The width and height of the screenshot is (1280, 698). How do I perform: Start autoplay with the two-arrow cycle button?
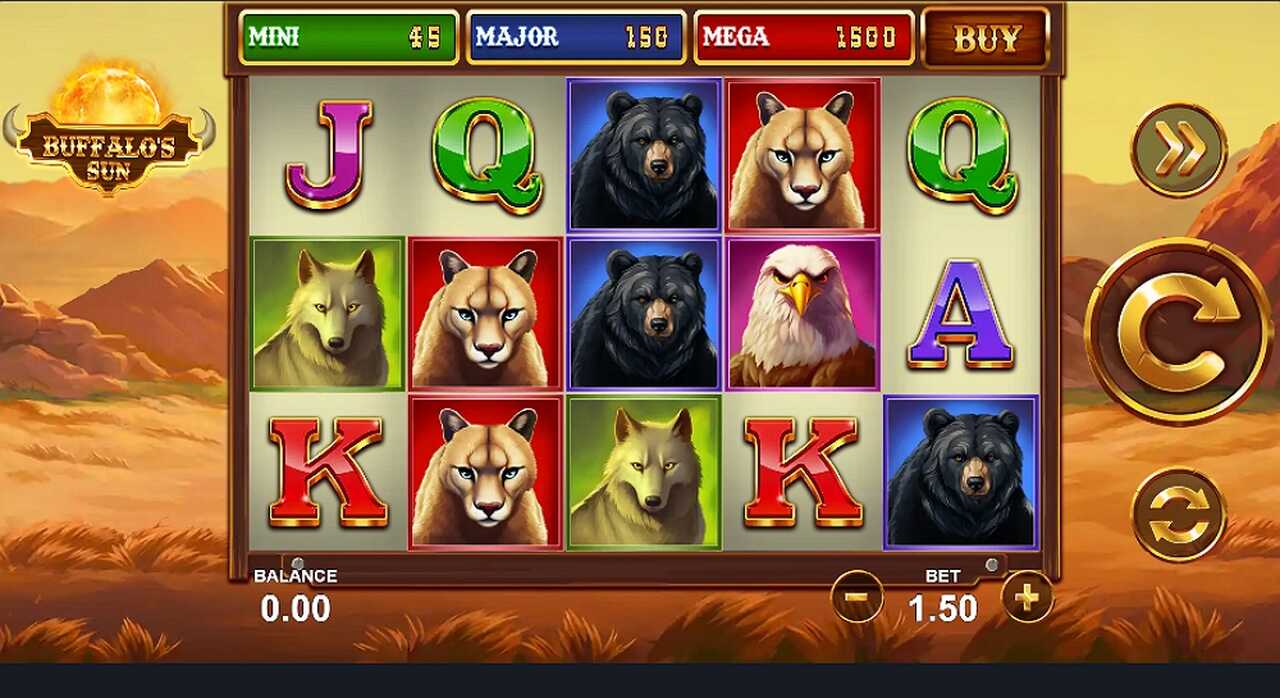[x=1179, y=514]
